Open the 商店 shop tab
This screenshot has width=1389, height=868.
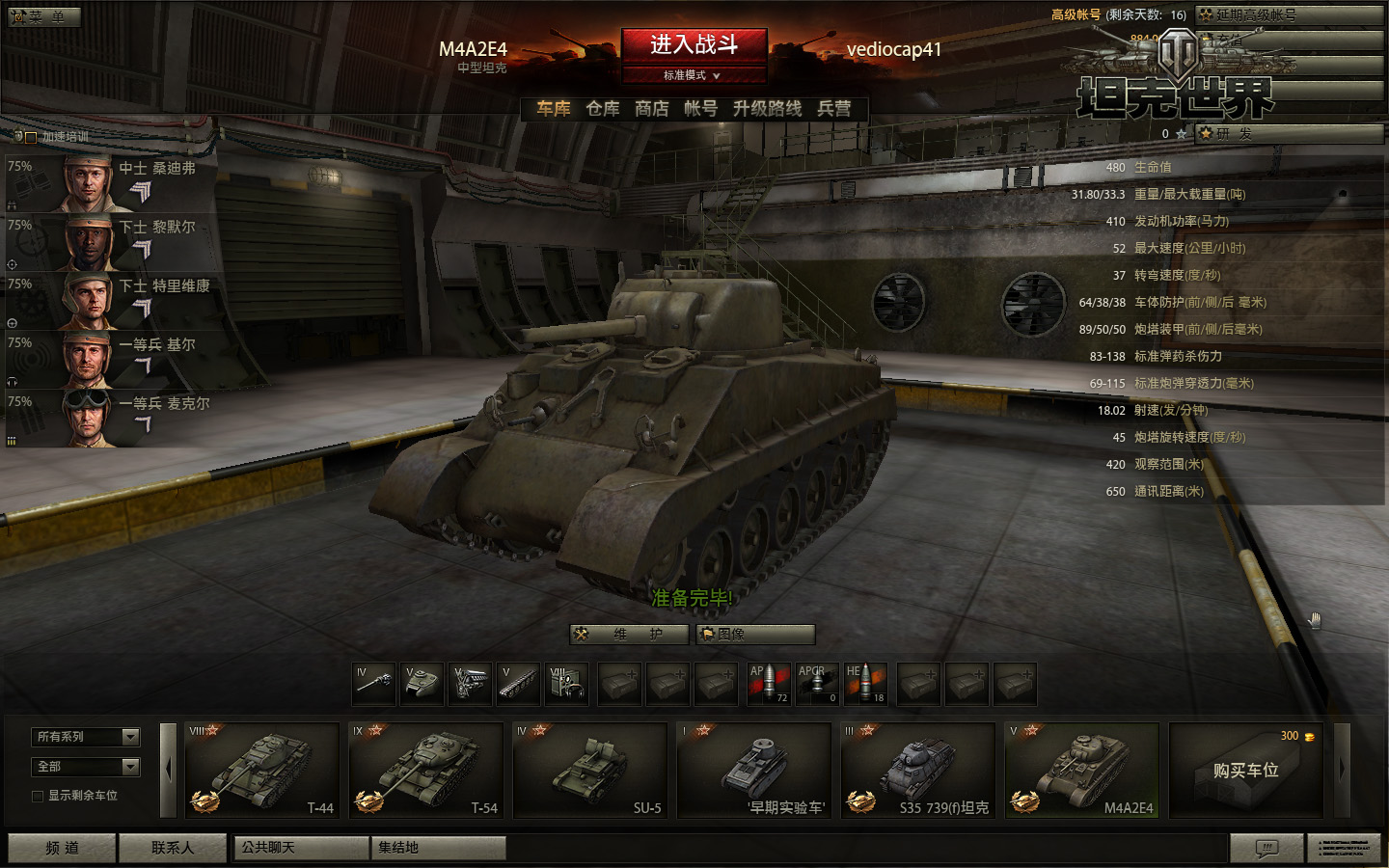pyautogui.click(x=652, y=109)
